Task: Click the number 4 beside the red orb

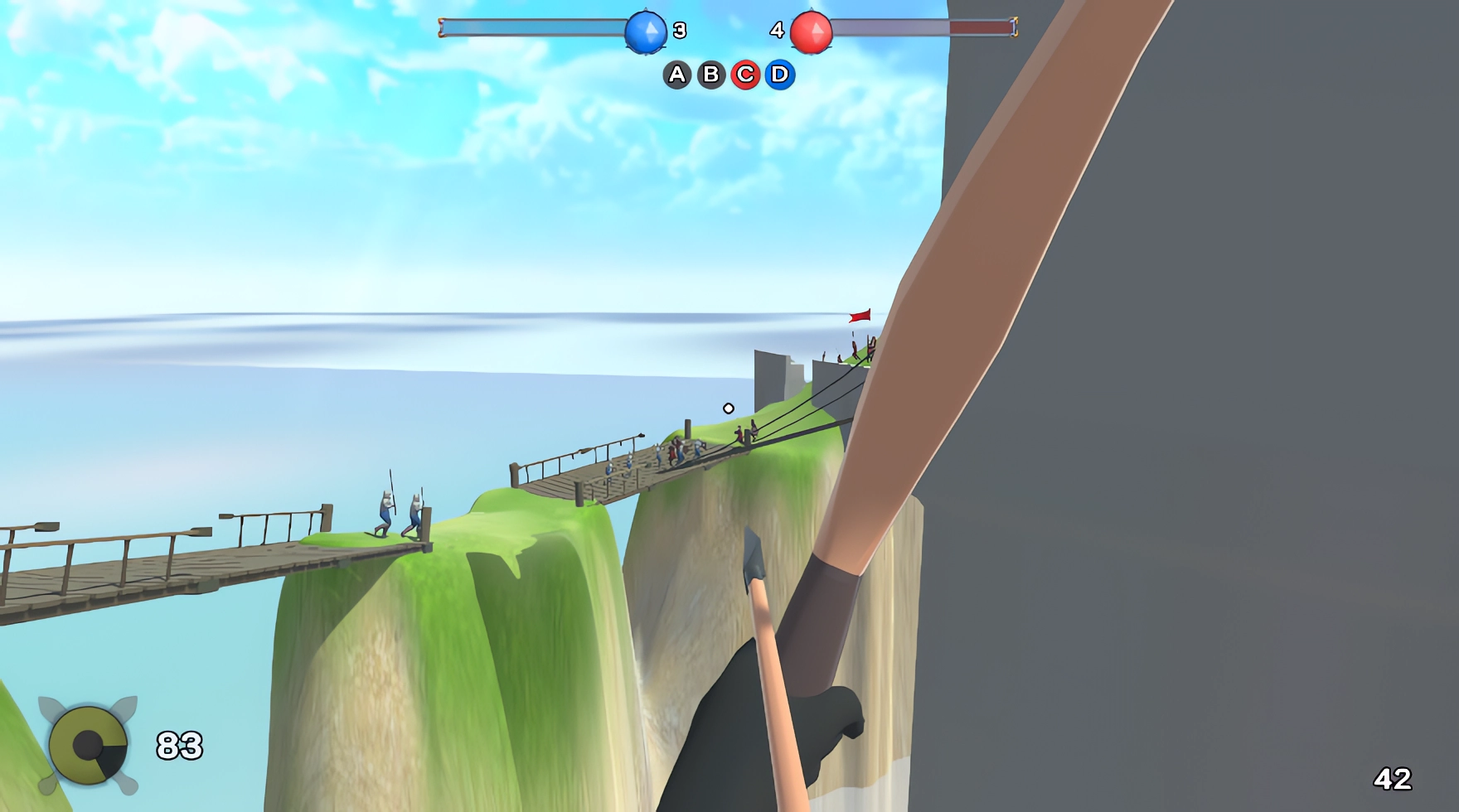Action: pos(776,31)
